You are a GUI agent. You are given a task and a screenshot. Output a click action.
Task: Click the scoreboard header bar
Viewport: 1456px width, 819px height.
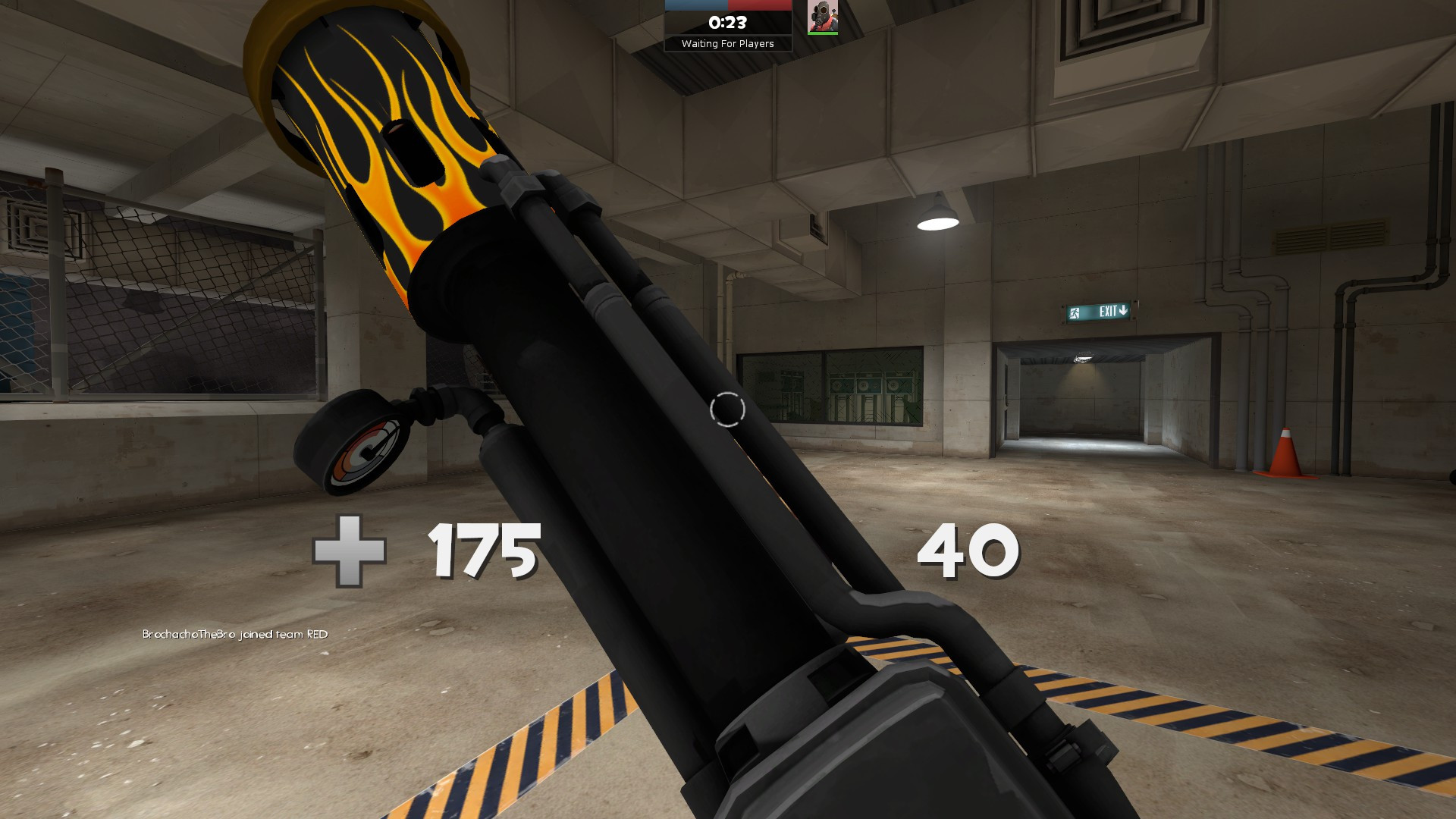point(726,5)
